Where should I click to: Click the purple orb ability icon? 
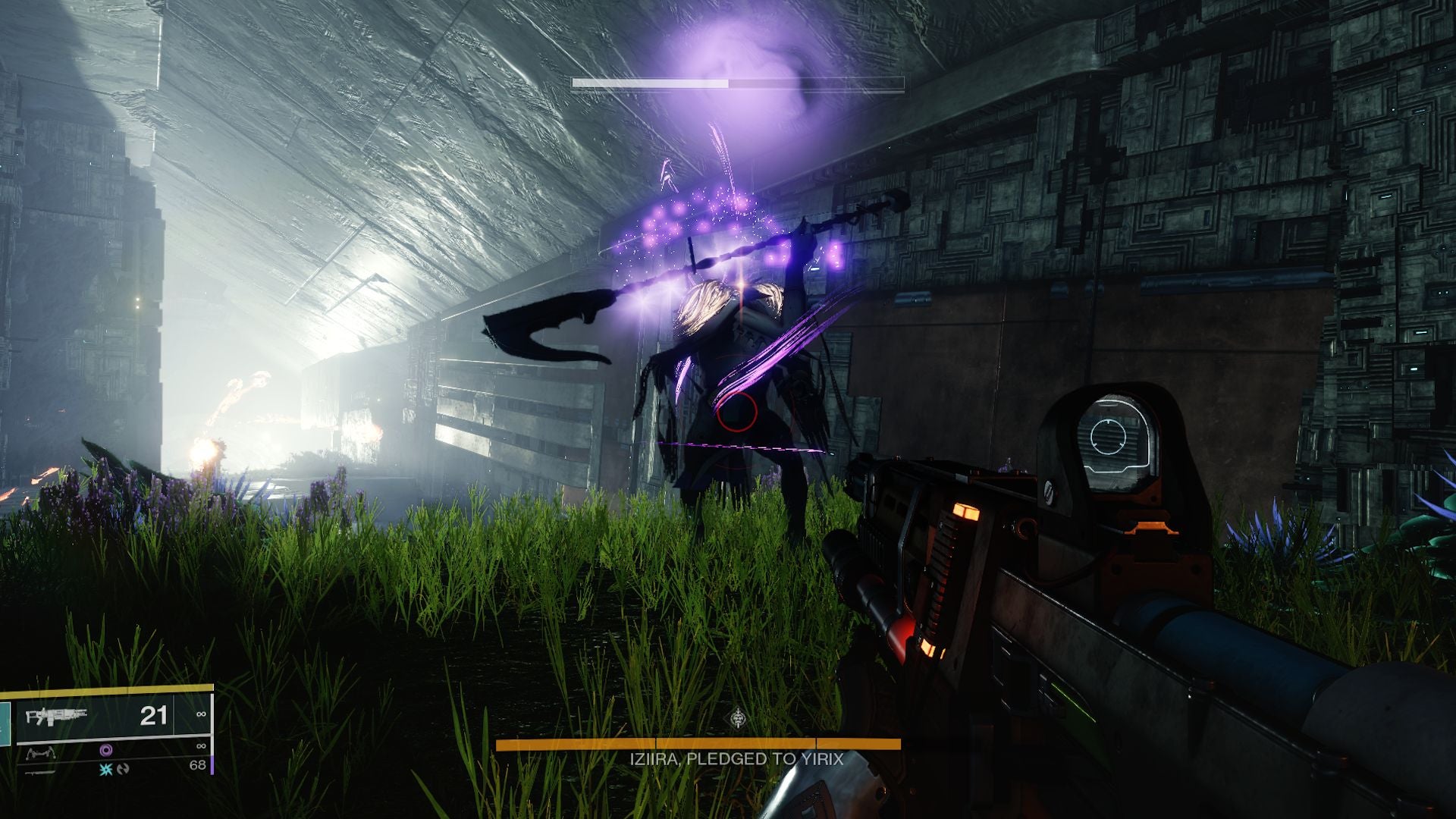106,750
